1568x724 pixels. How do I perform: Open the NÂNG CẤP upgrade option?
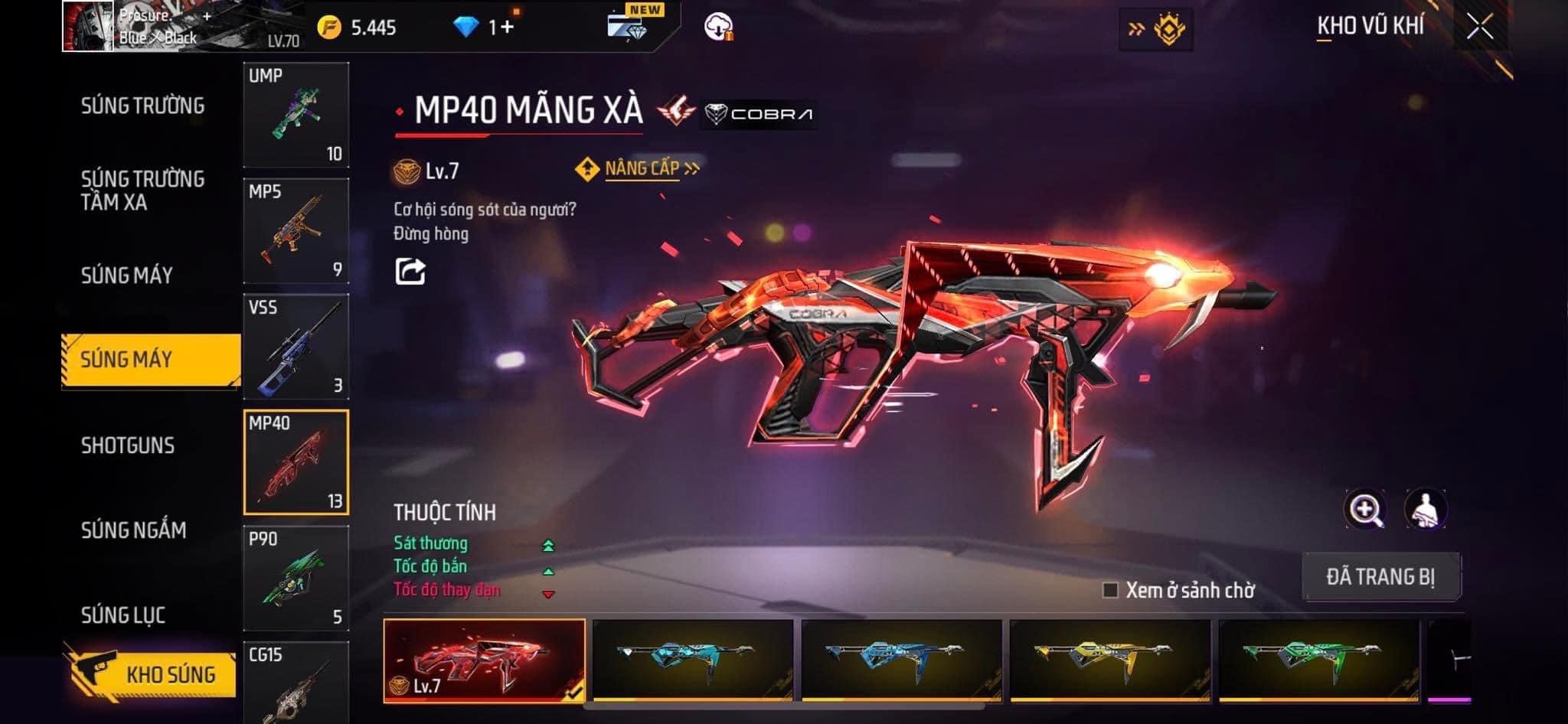pyautogui.click(x=641, y=168)
